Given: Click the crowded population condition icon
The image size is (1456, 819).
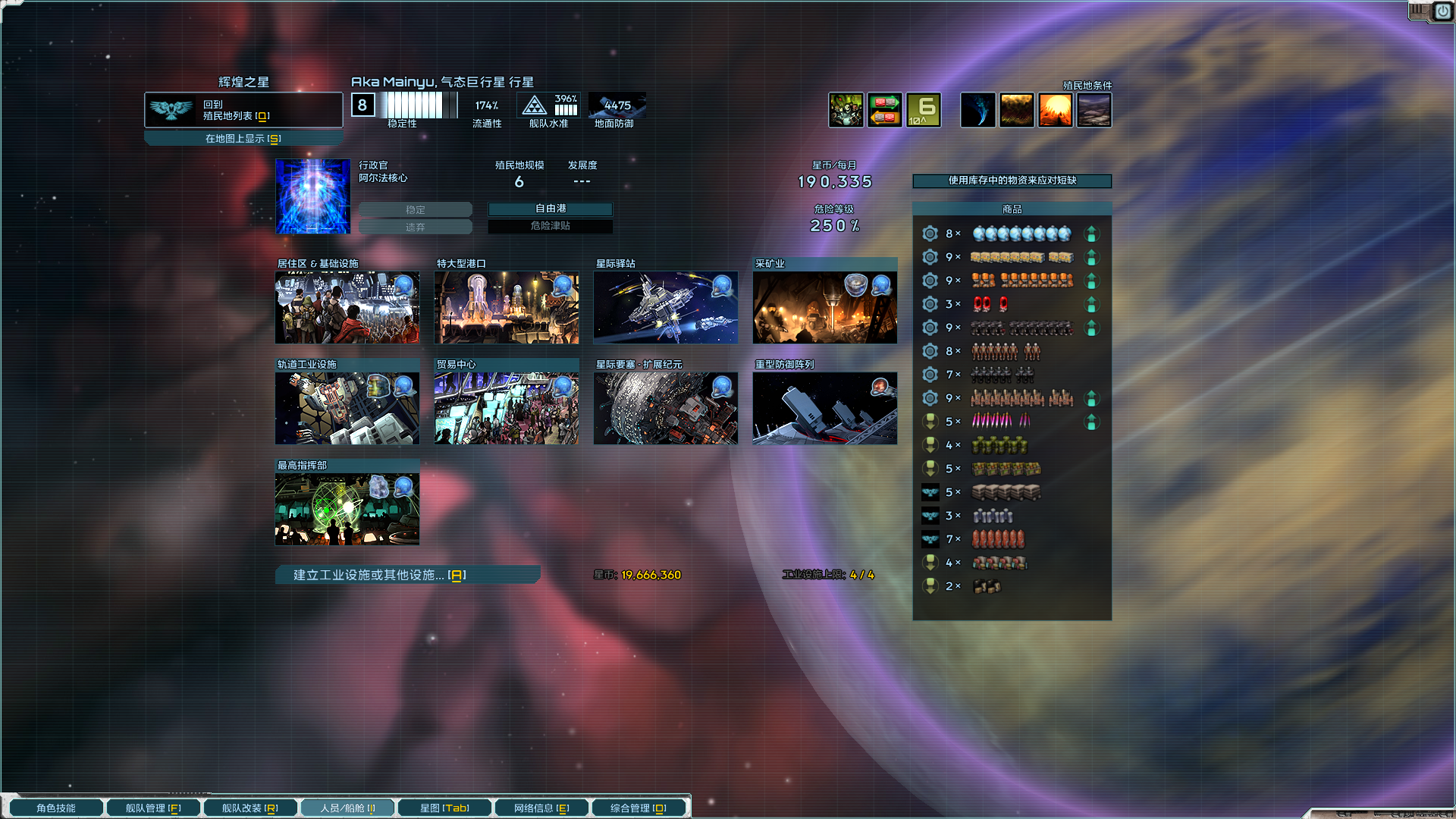Looking at the screenshot, I should (x=846, y=110).
